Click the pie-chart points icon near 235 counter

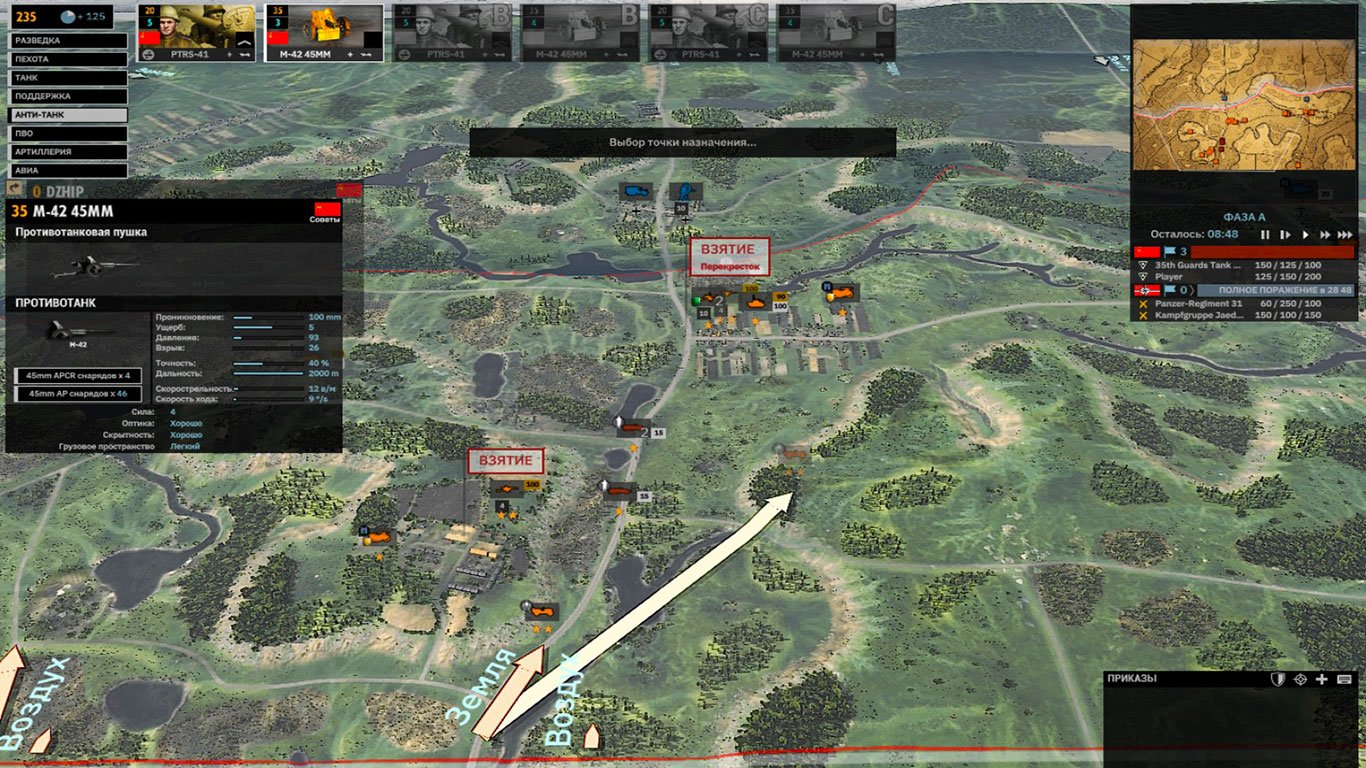coord(68,16)
